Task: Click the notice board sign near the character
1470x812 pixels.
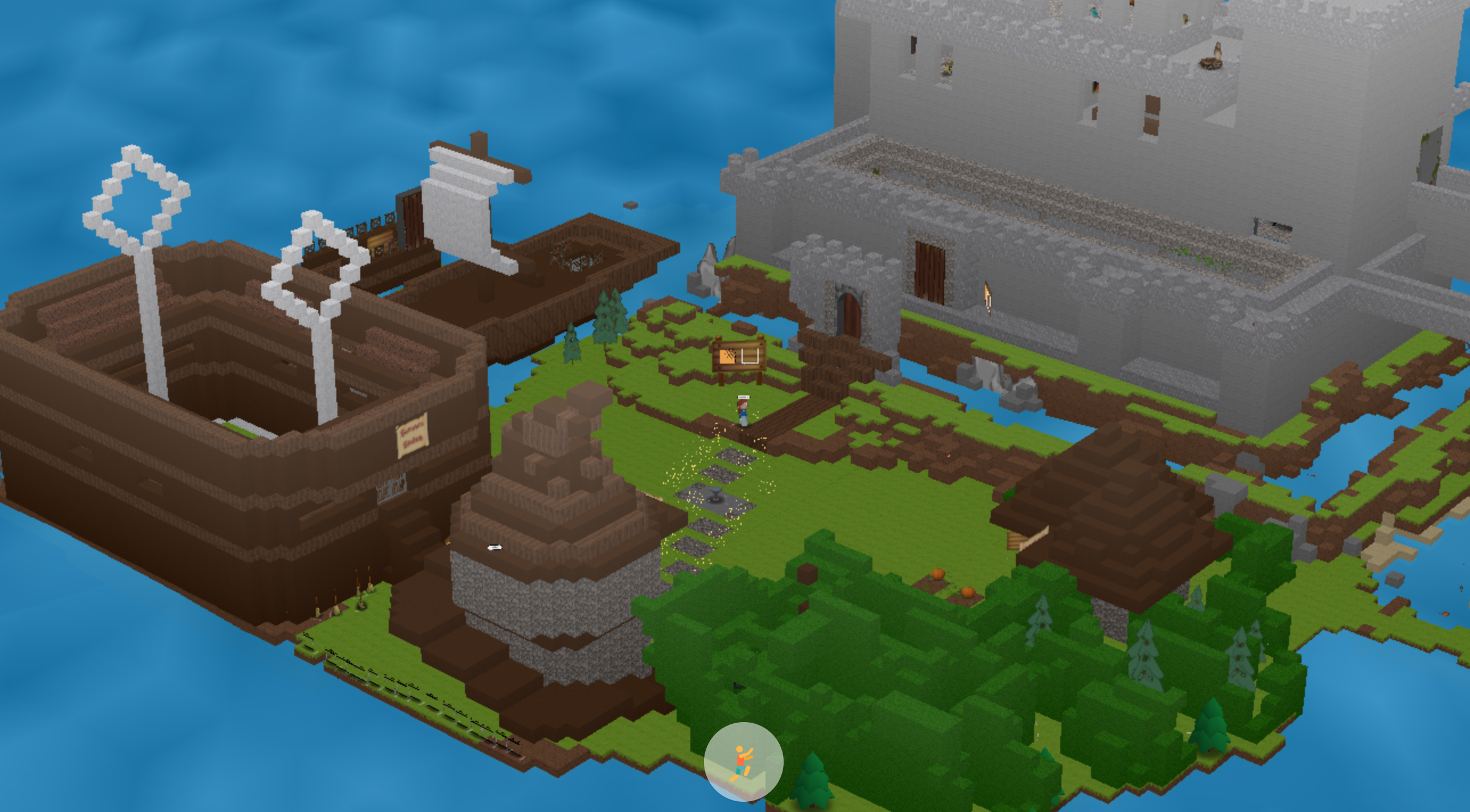Action: (x=739, y=357)
